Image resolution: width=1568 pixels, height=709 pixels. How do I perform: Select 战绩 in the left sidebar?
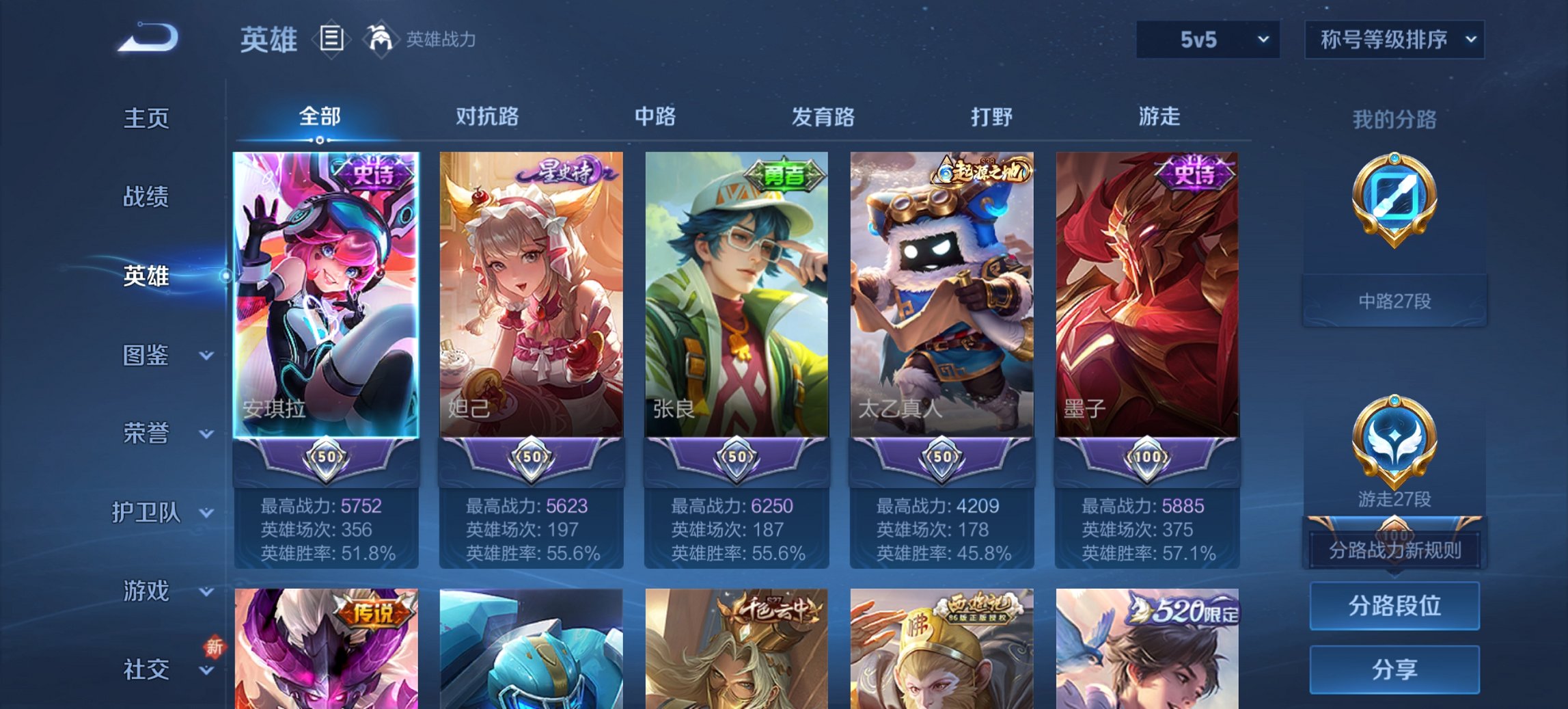(146, 197)
